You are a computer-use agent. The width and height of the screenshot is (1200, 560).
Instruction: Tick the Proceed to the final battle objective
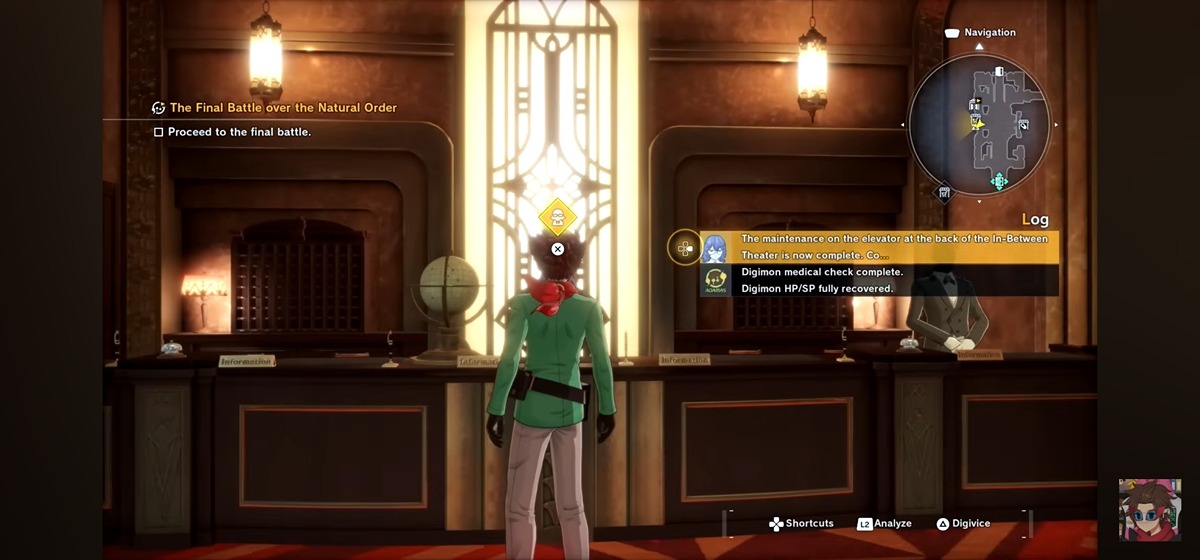pos(159,132)
